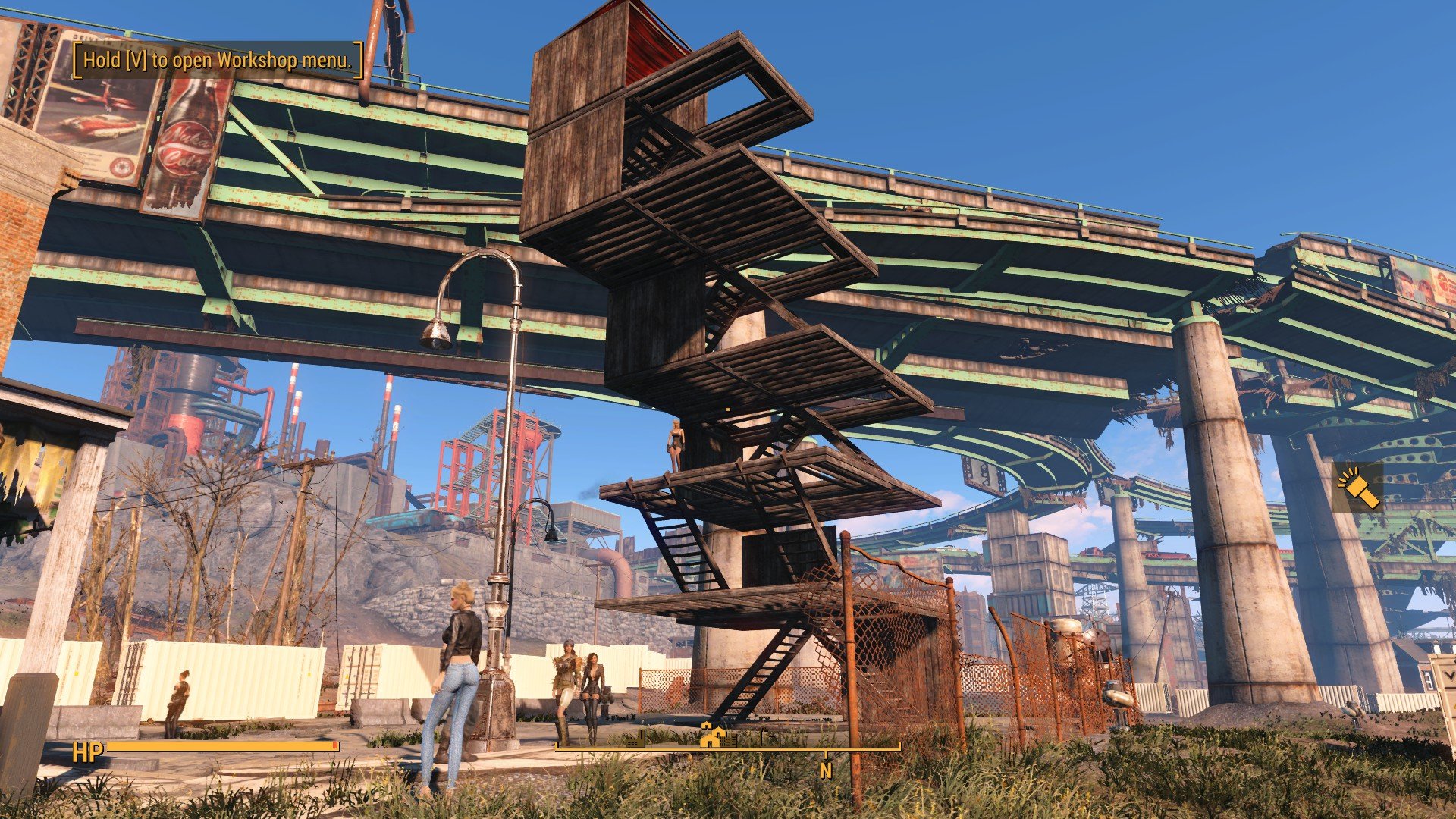Toggle the flashlight icon
1456x819 pixels.
(1357, 488)
